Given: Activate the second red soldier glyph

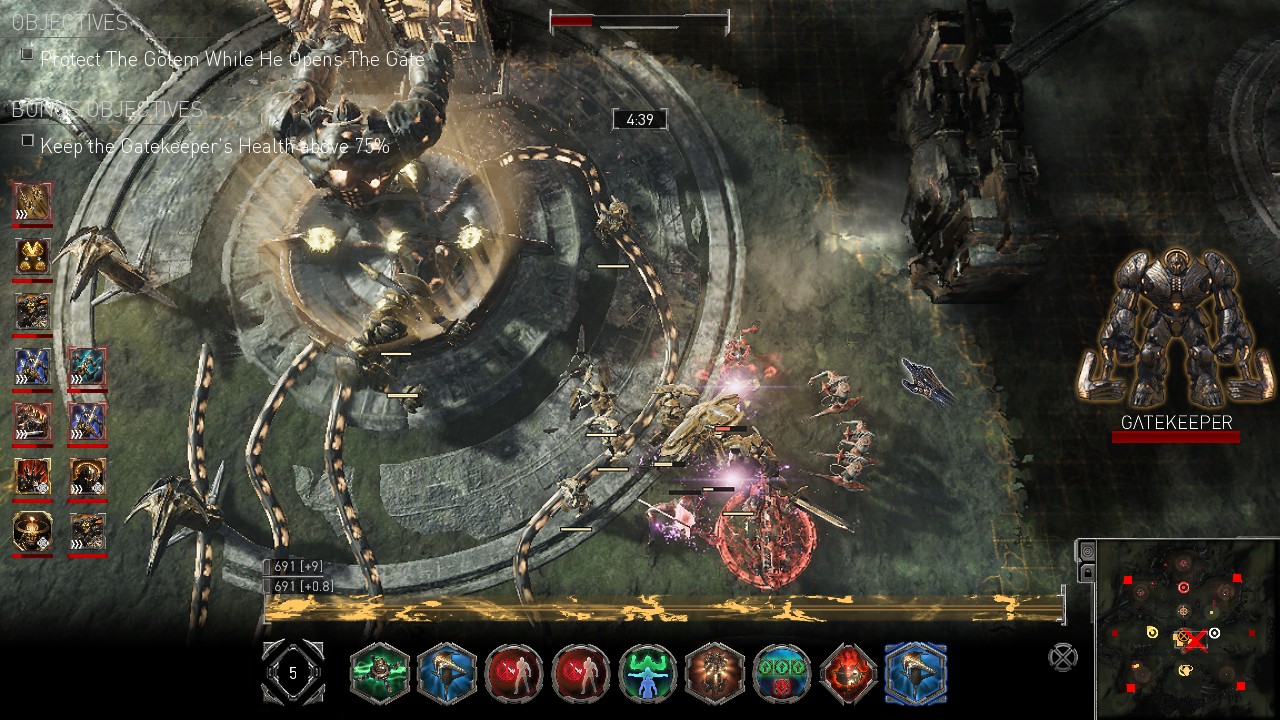Looking at the screenshot, I should pyautogui.click(x=581, y=673).
